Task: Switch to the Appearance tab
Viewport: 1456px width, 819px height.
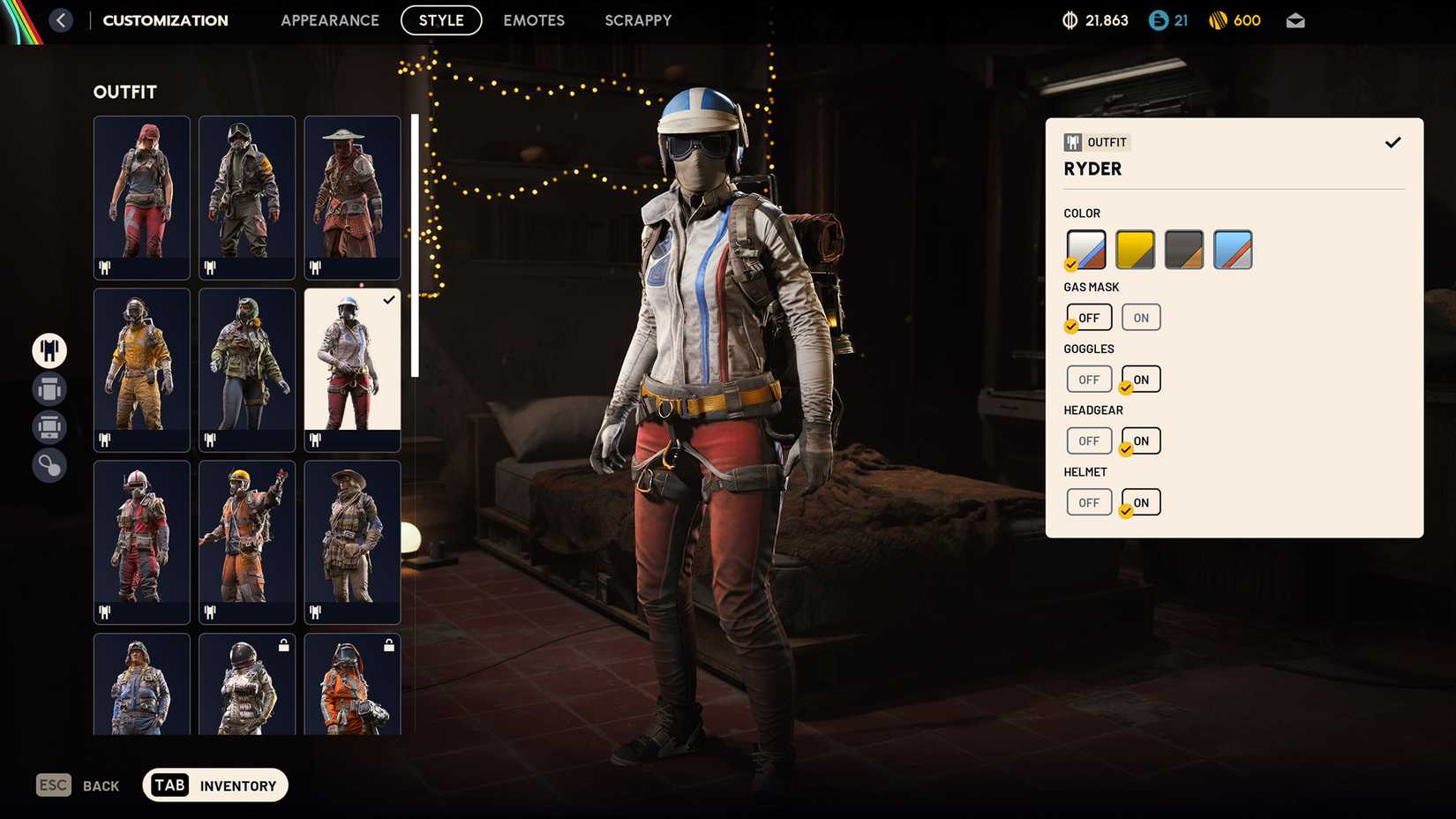Action: click(330, 19)
